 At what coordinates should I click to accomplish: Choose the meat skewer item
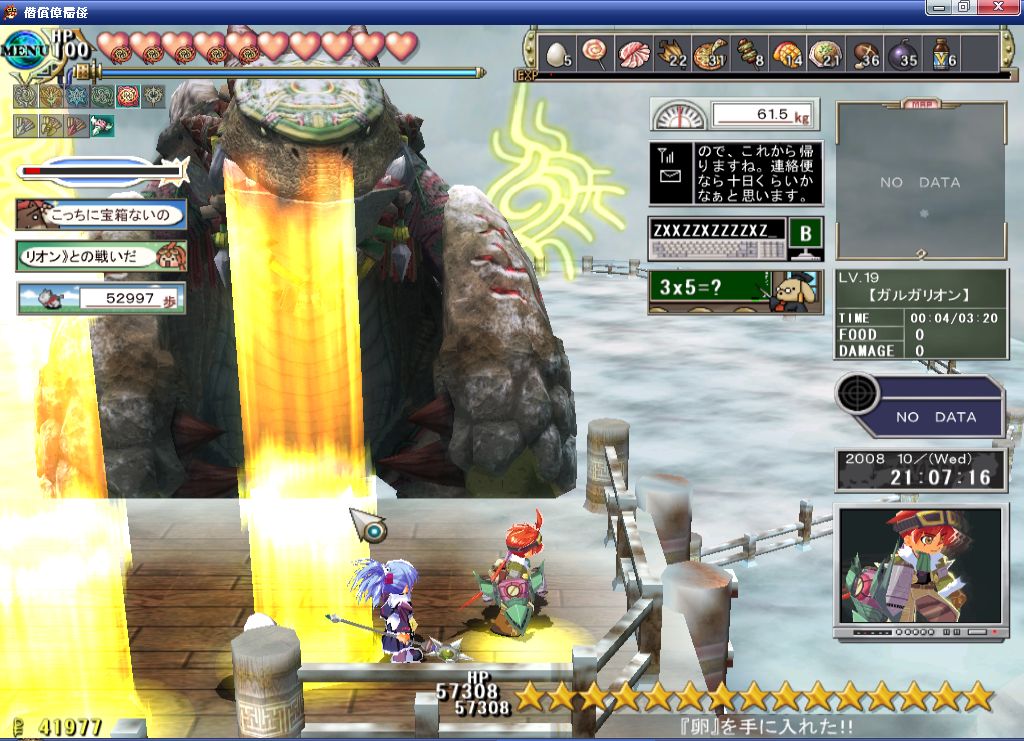pos(750,53)
